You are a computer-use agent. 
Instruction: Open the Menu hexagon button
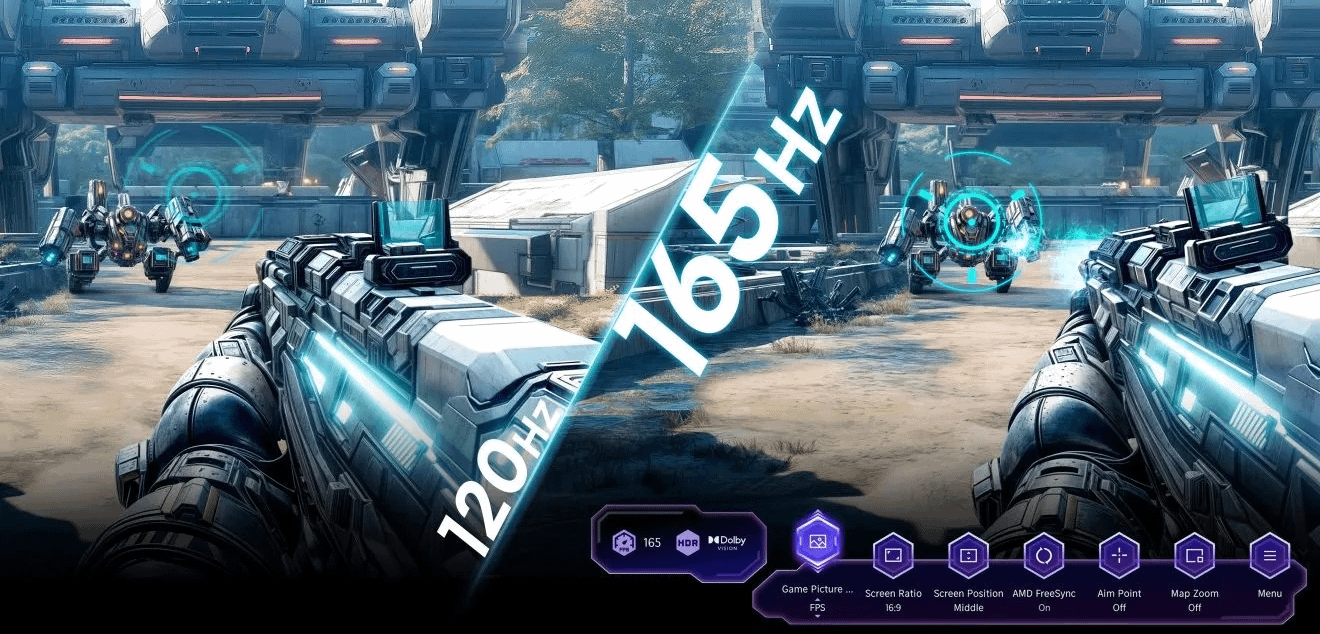(1270, 555)
